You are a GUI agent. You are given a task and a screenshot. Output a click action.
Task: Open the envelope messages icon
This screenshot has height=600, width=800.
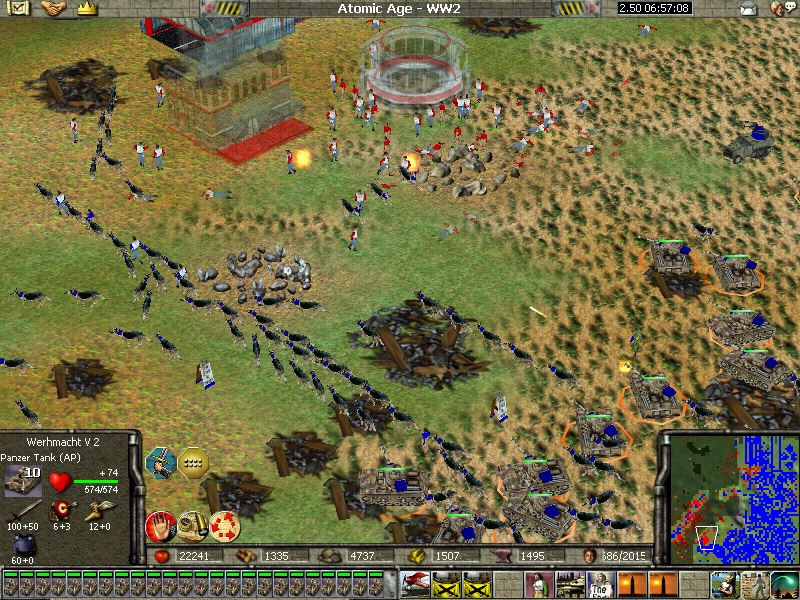pos(747,9)
